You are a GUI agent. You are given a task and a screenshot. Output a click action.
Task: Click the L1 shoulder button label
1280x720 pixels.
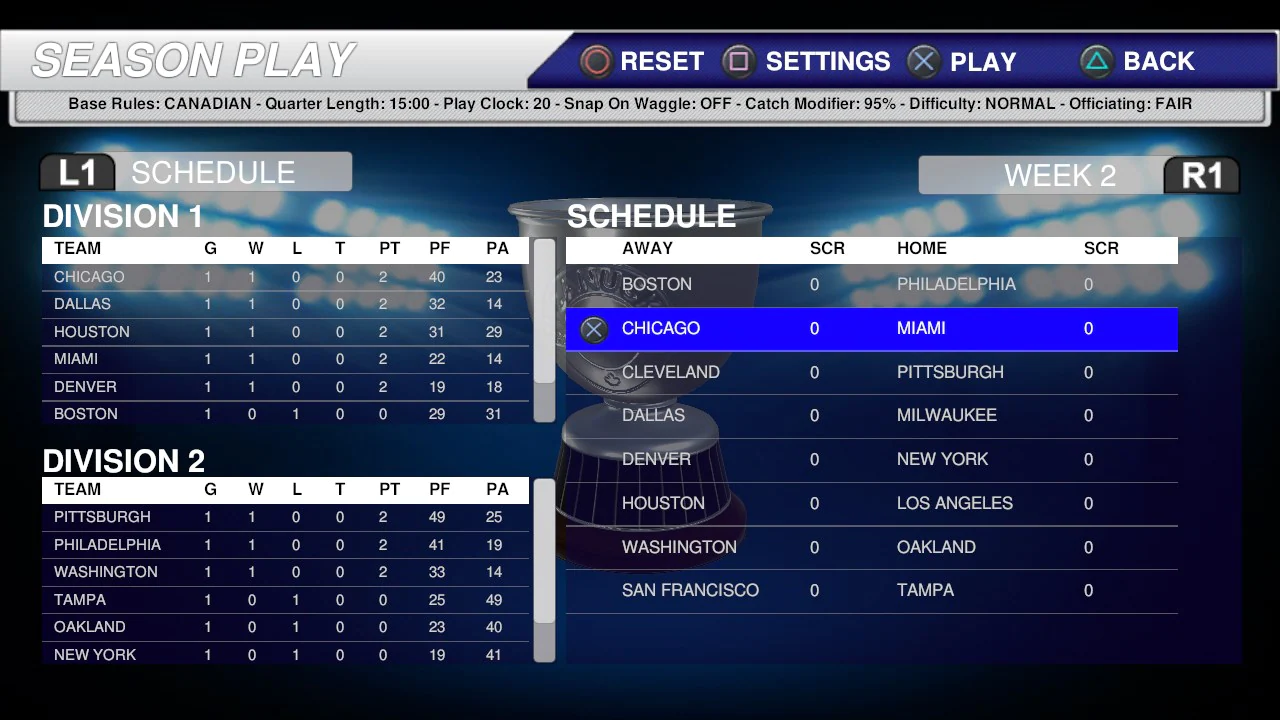coord(77,171)
